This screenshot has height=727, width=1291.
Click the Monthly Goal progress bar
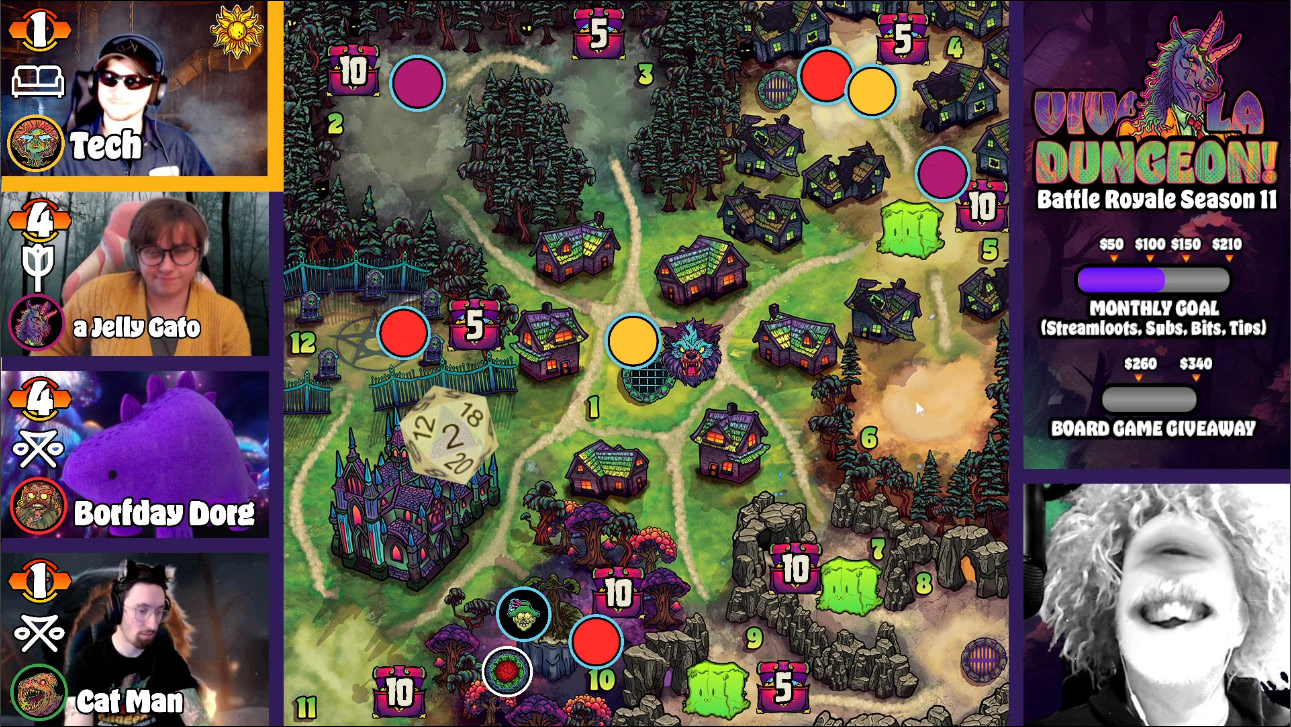[x=1153, y=279]
